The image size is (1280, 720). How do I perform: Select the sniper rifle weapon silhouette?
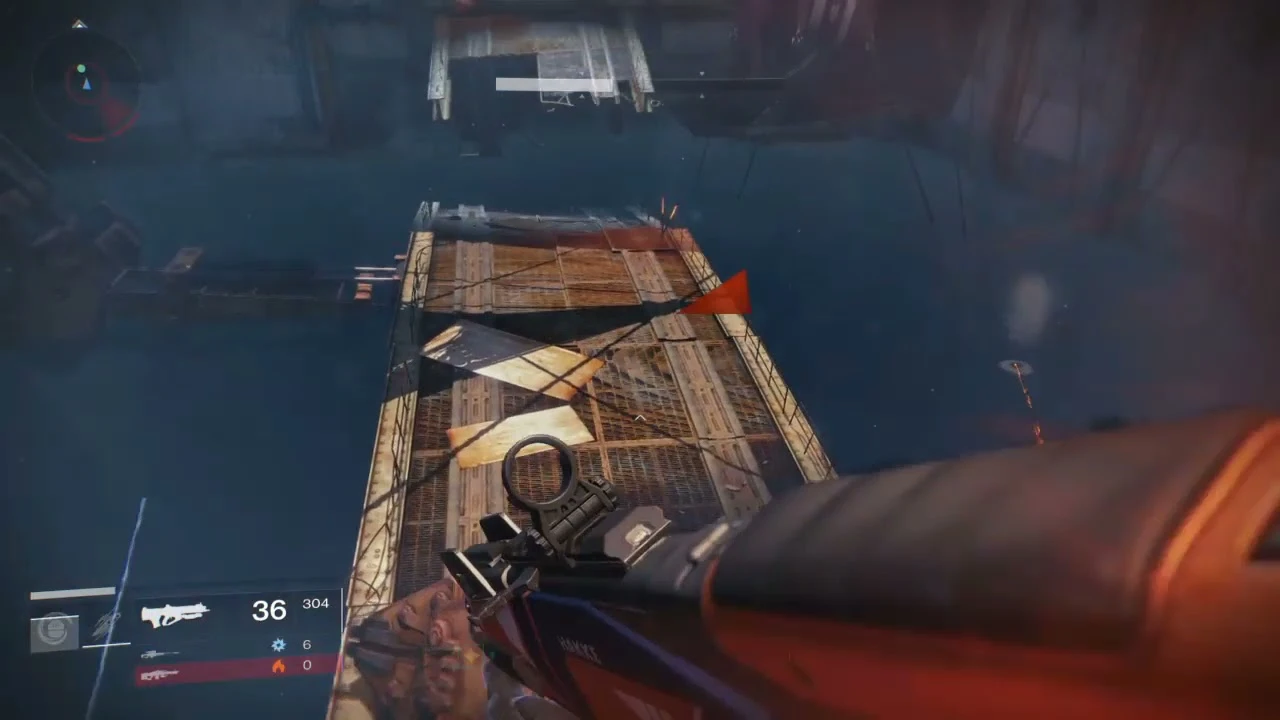point(160,654)
